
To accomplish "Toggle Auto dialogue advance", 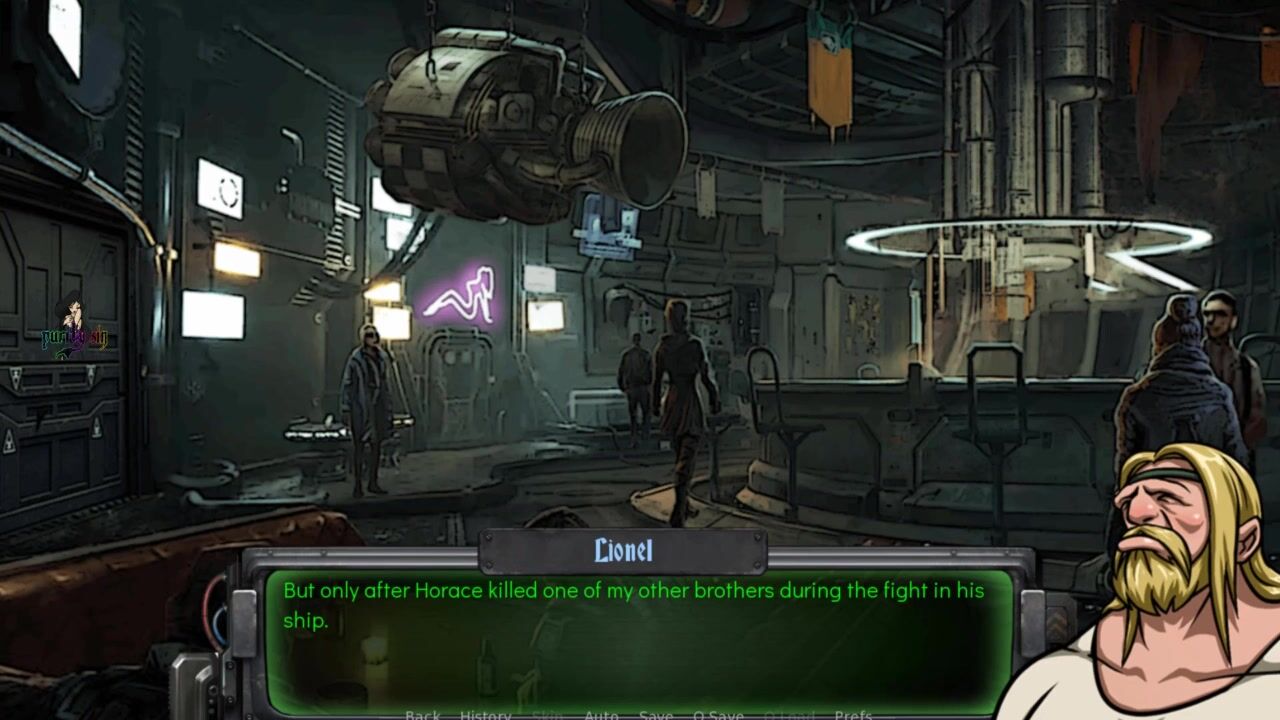I will tap(601, 714).
